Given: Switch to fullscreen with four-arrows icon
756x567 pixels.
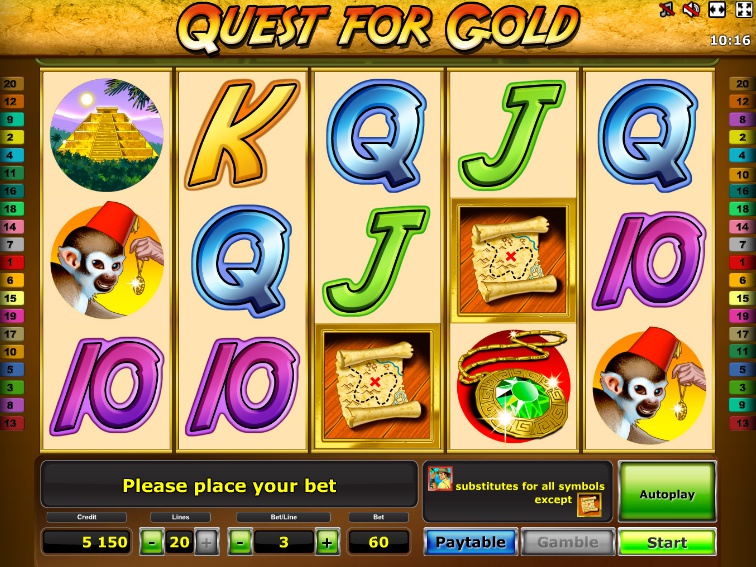Looking at the screenshot, I should tap(743, 10).
